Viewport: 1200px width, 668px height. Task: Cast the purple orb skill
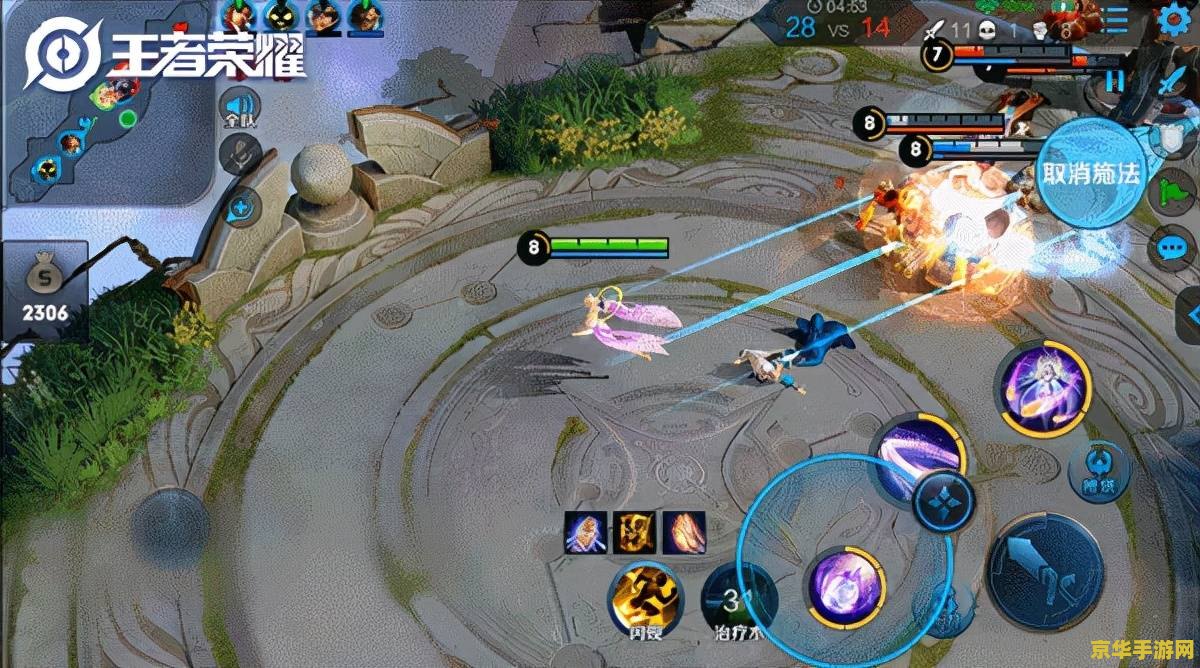pyautogui.click(x=846, y=588)
